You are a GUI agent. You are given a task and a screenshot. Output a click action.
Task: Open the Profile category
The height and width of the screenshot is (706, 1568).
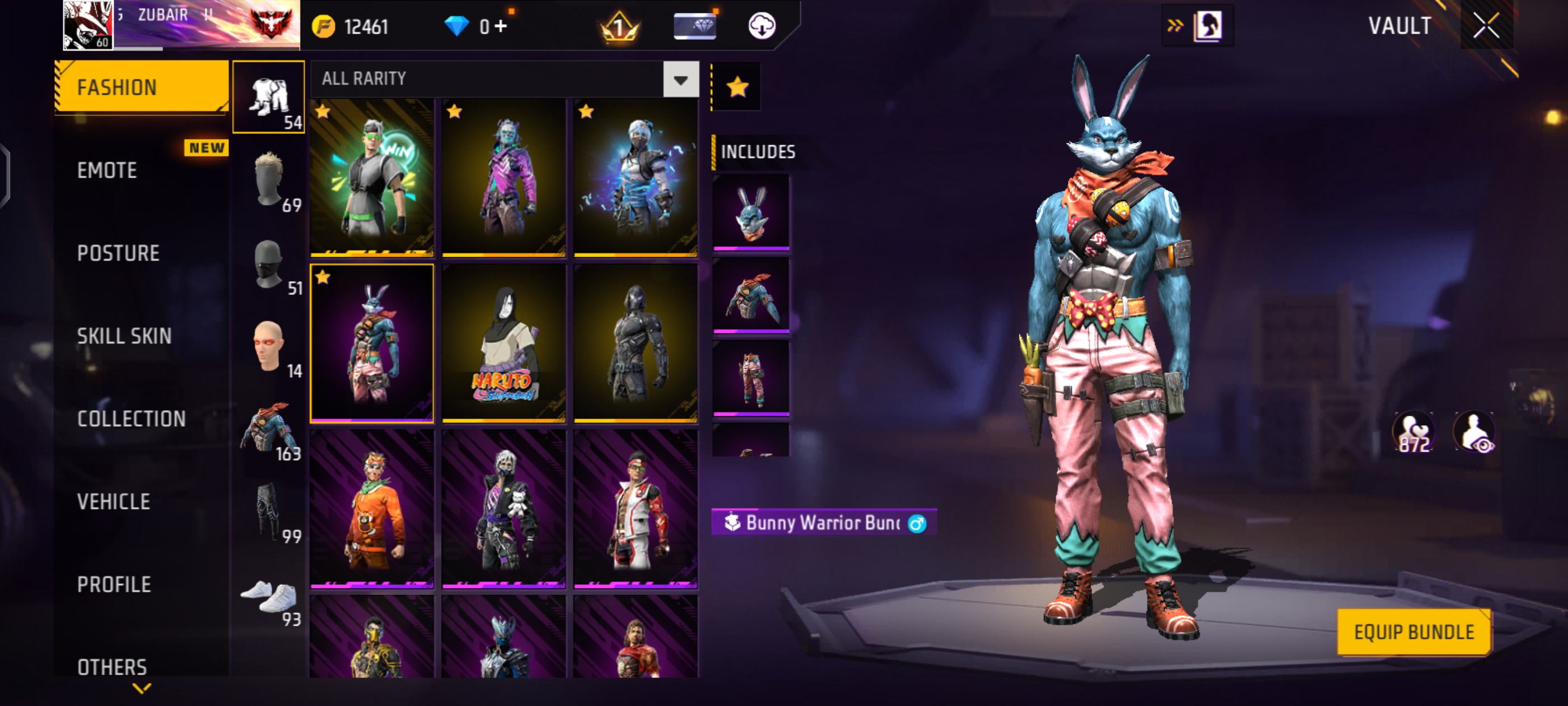pyautogui.click(x=114, y=585)
